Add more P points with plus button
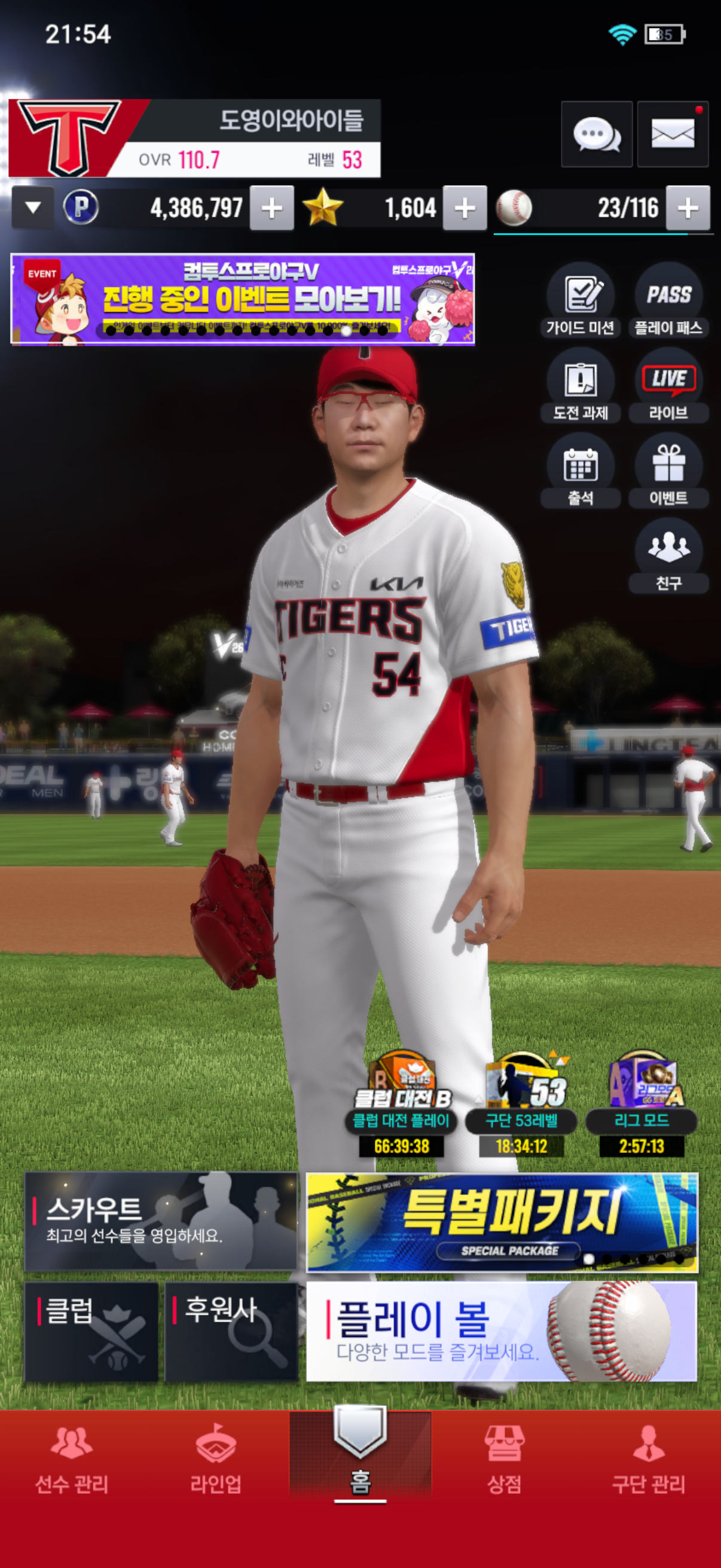 point(271,208)
